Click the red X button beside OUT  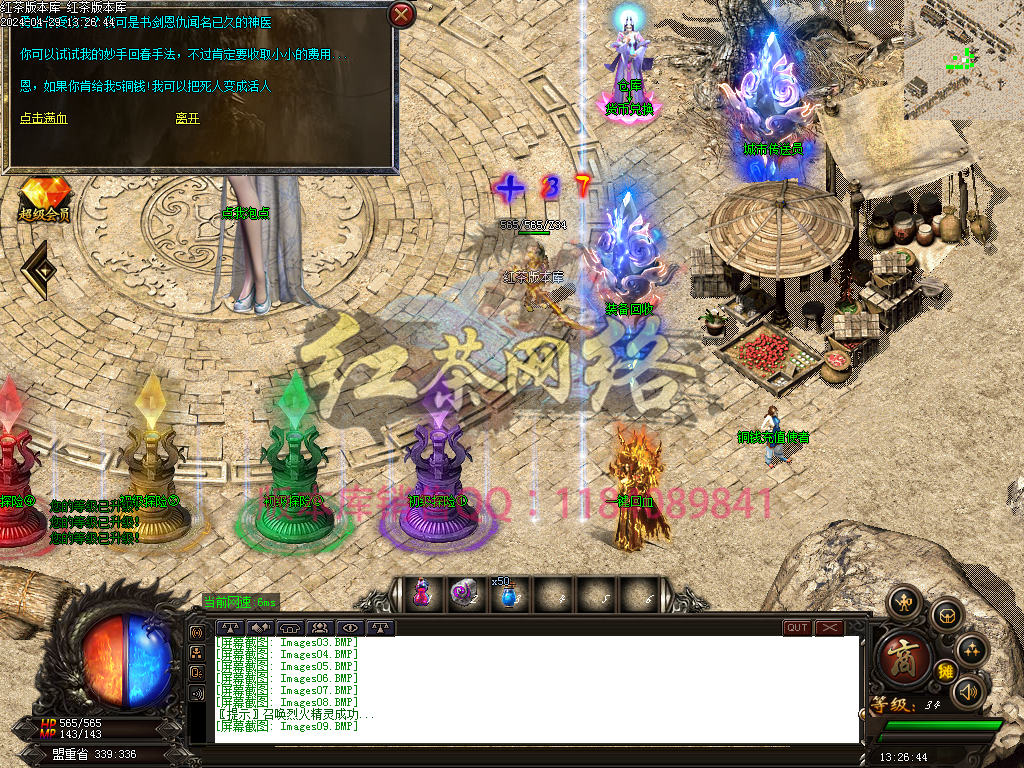830,628
